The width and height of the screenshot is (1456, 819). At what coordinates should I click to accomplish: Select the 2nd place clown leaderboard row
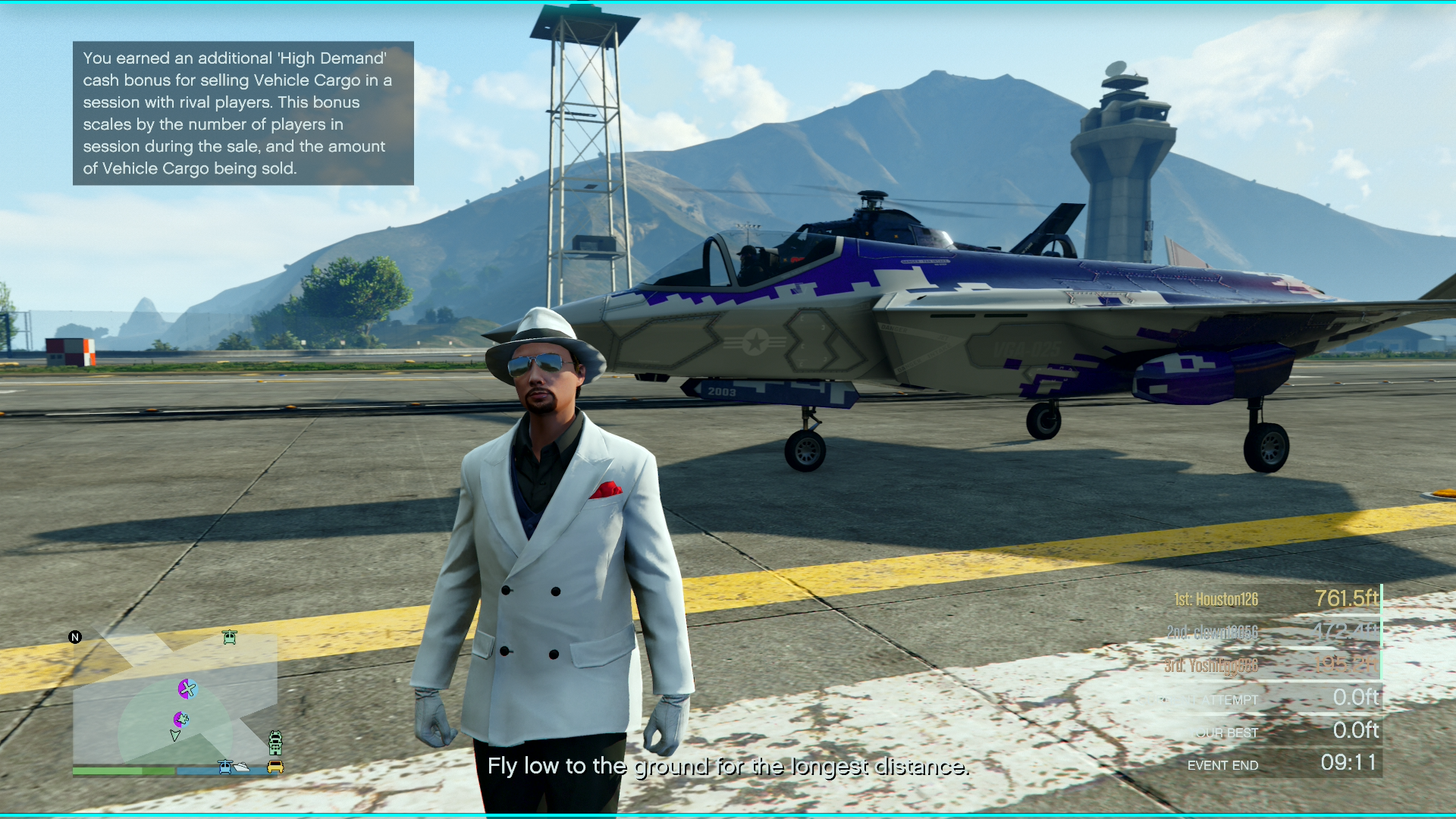1276,632
